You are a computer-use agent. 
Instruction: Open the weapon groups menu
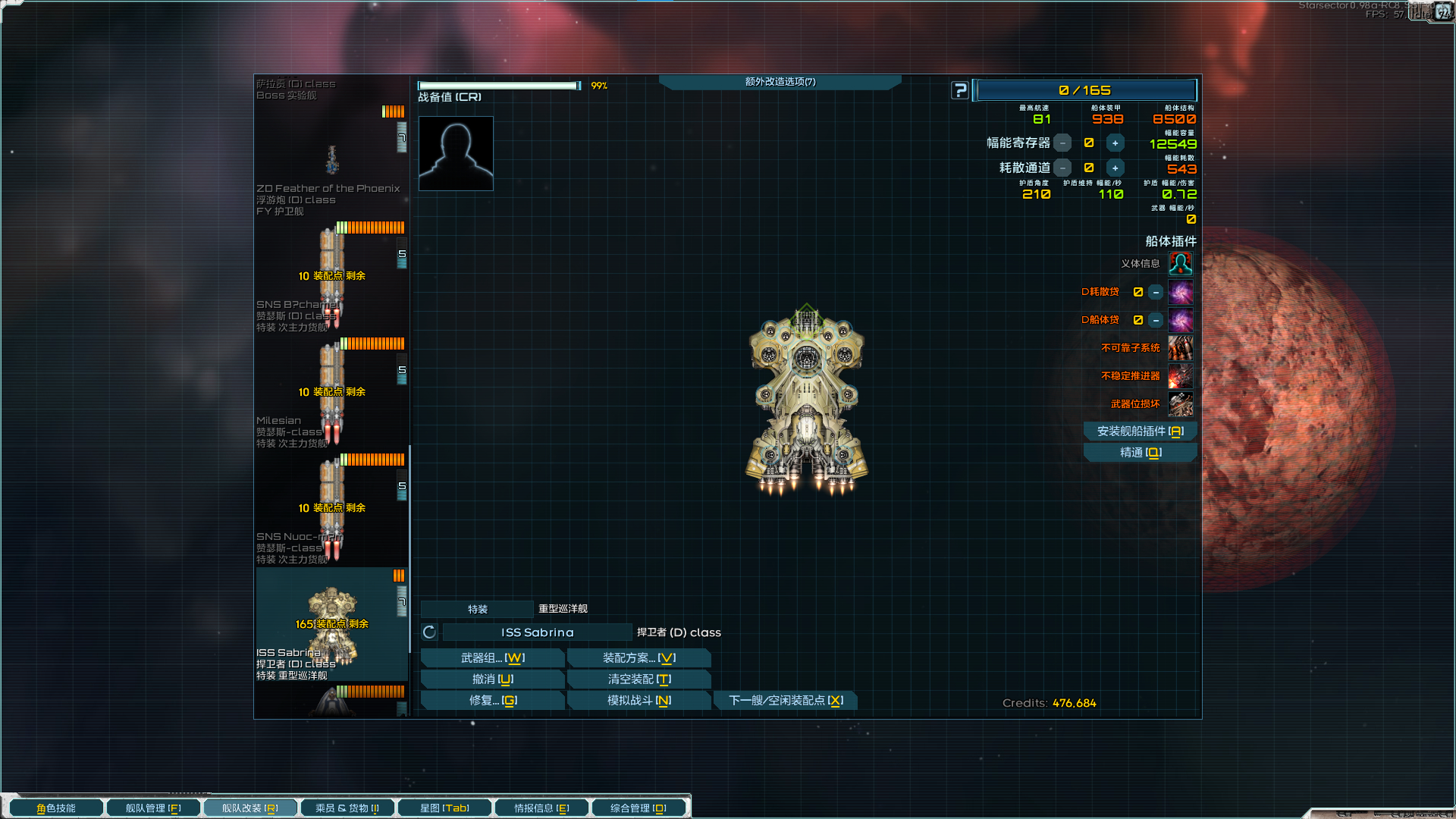point(492,658)
